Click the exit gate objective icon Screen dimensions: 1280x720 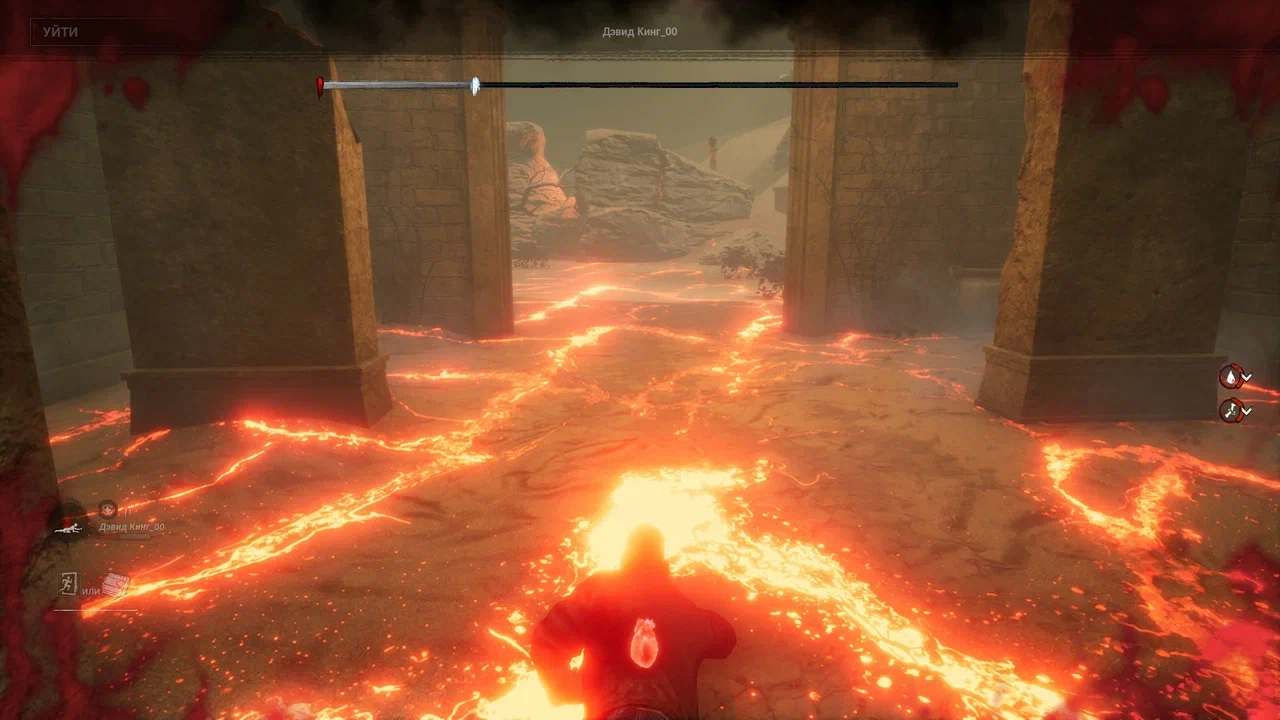(x=66, y=585)
